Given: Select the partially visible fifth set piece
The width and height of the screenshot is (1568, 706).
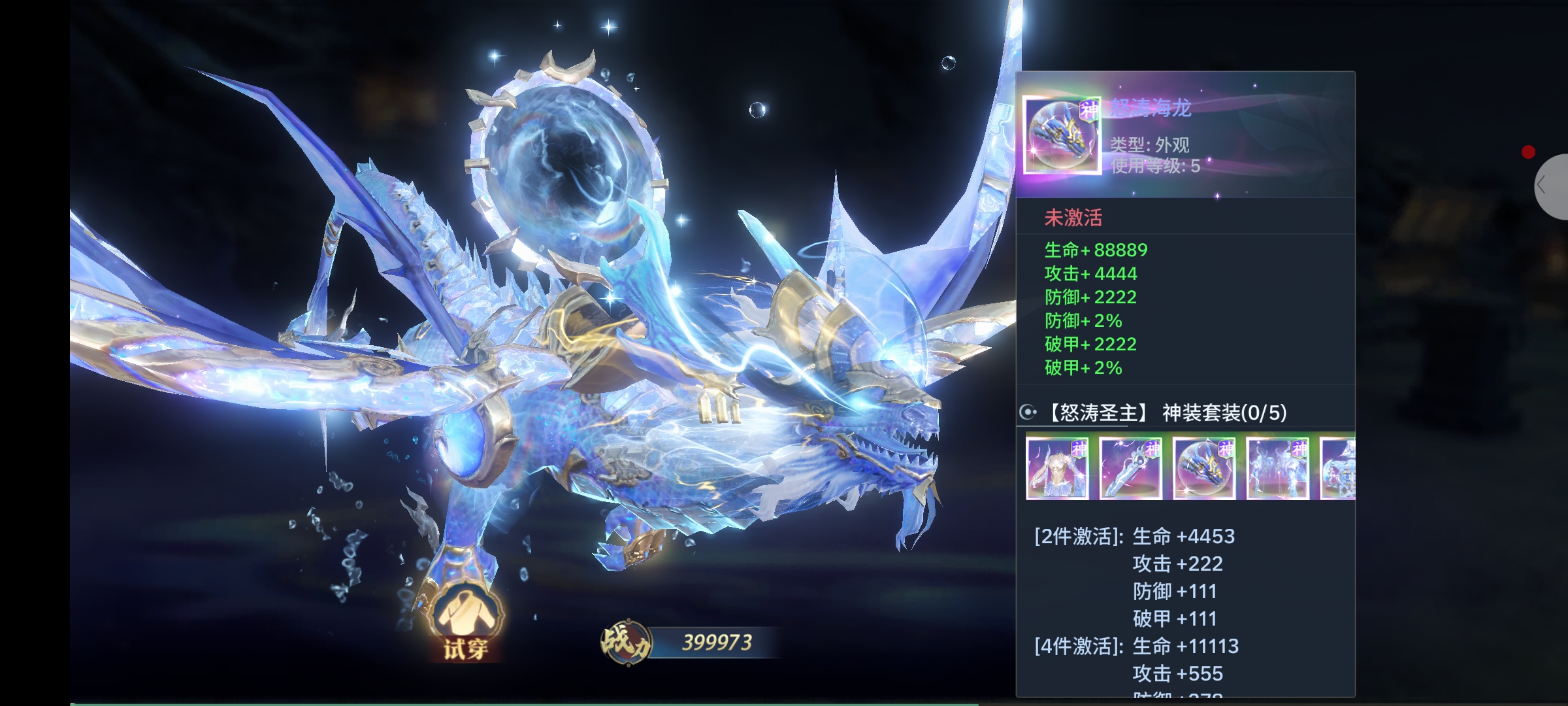Looking at the screenshot, I should 1338,468.
